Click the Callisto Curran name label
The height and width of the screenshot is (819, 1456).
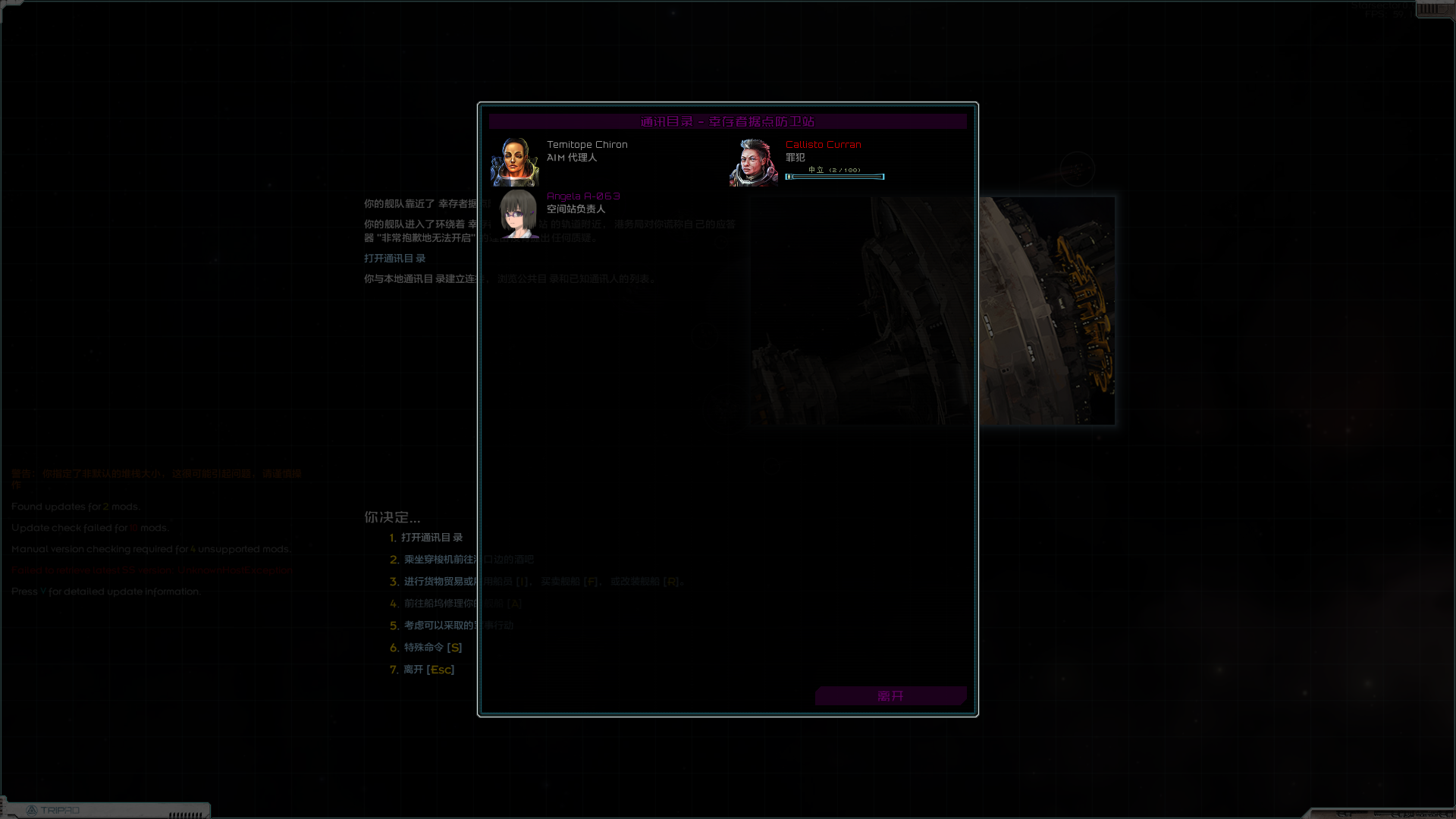(824, 144)
